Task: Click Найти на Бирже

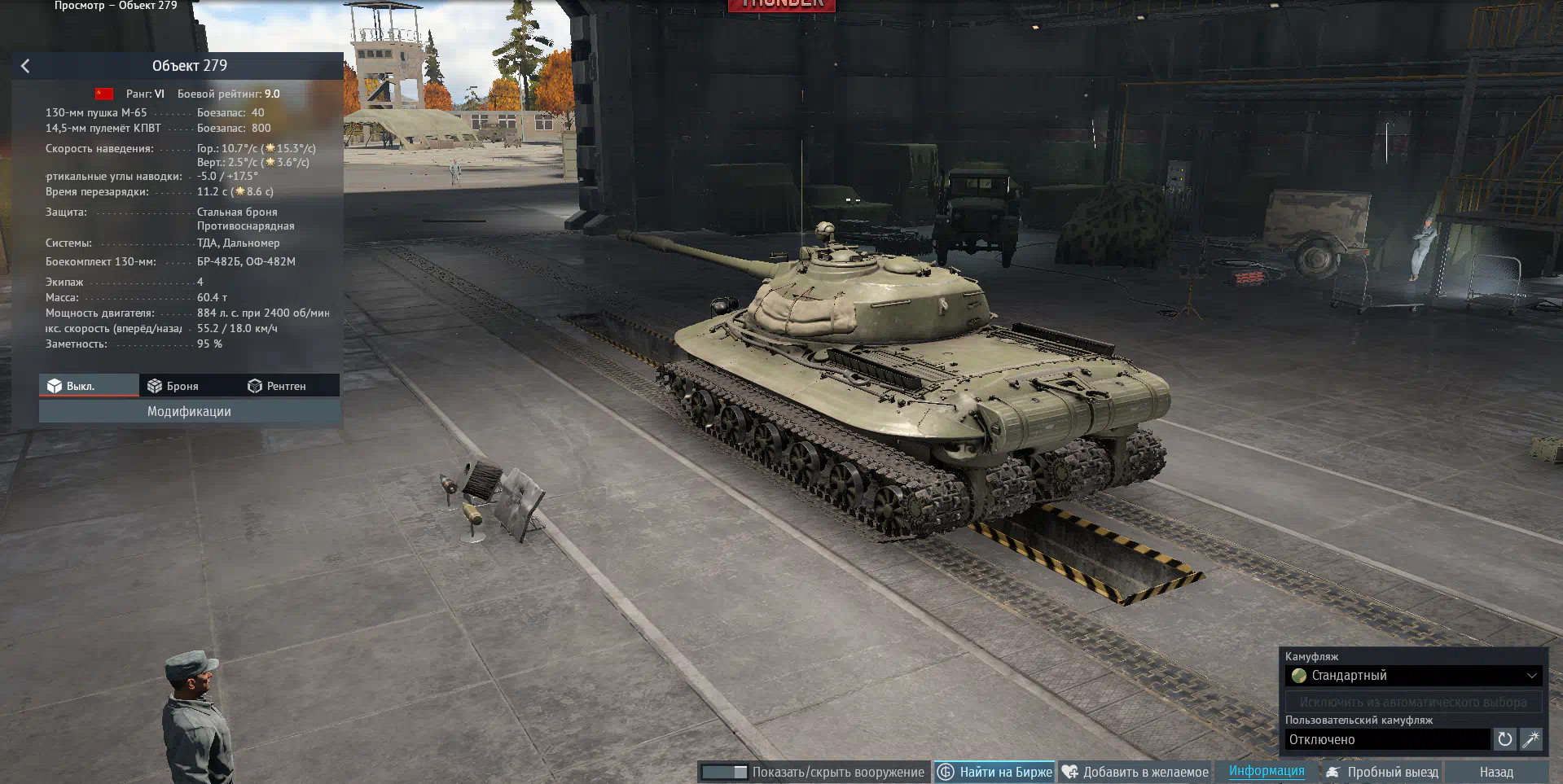Action: click(x=994, y=772)
